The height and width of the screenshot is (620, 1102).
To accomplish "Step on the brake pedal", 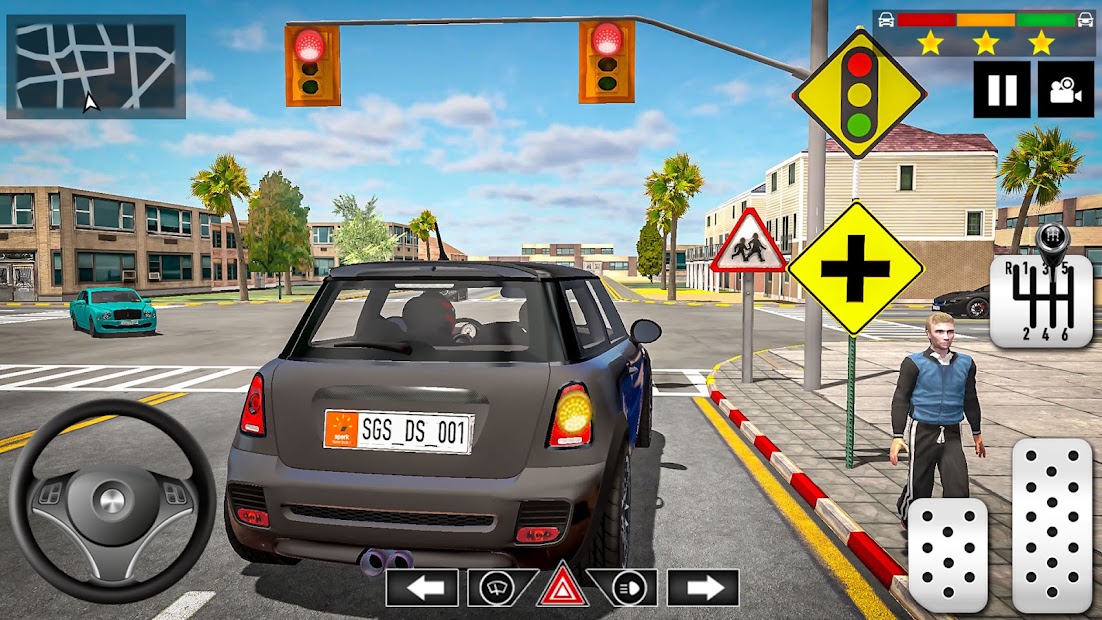I will (x=946, y=555).
